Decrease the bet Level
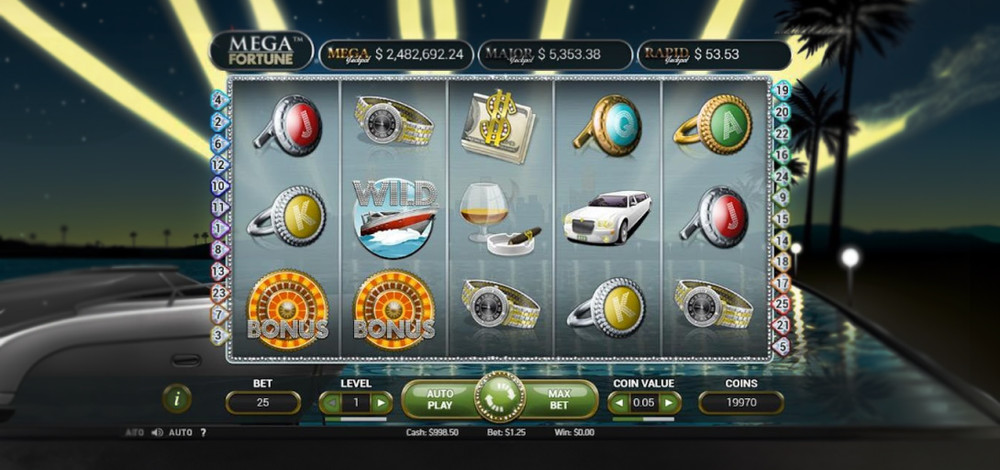The width and height of the screenshot is (1000, 470). 330,403
